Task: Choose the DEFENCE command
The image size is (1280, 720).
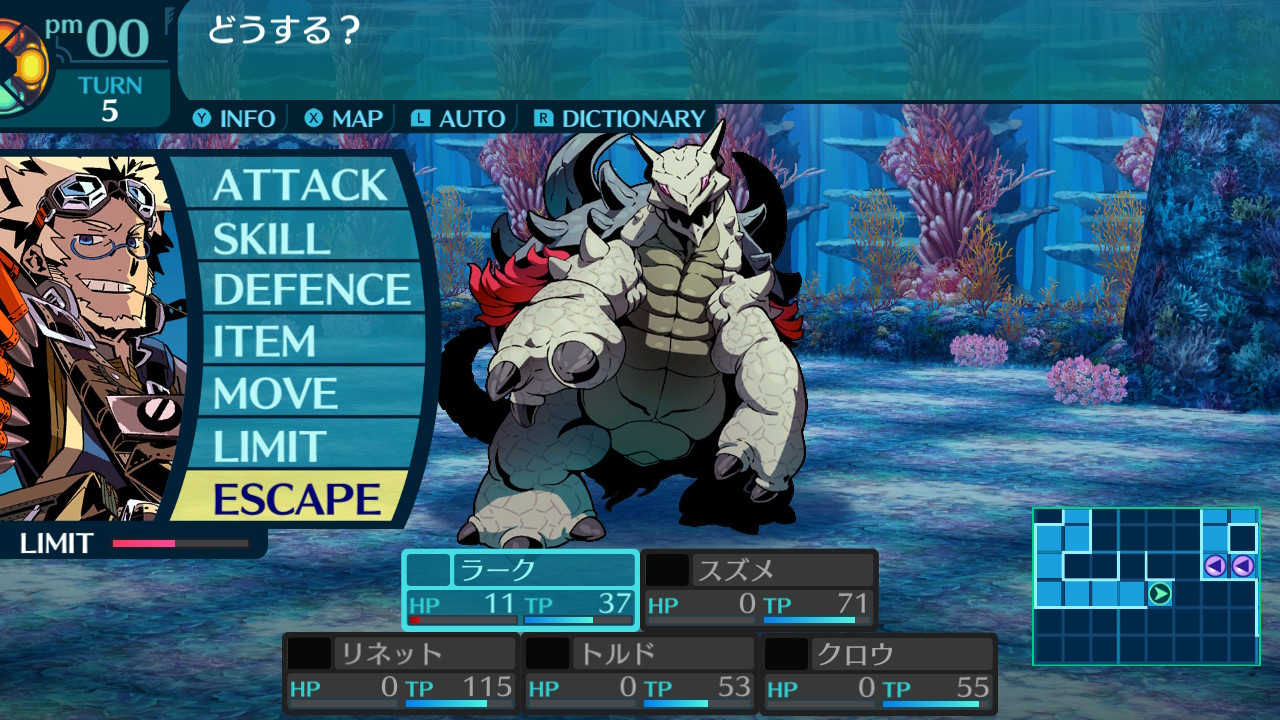Action: [311, 290]
